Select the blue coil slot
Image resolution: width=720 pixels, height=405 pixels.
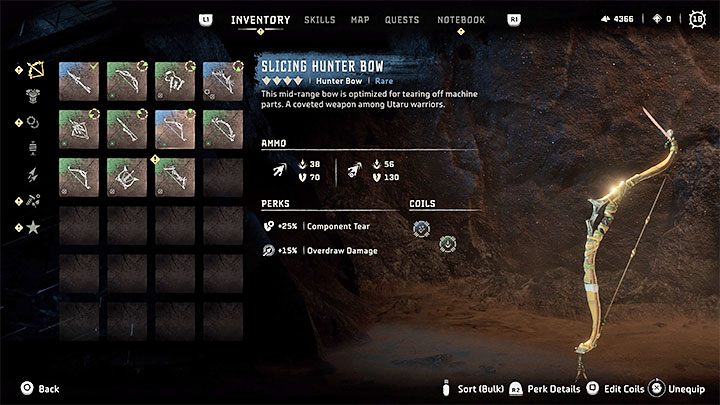point(422,229)
